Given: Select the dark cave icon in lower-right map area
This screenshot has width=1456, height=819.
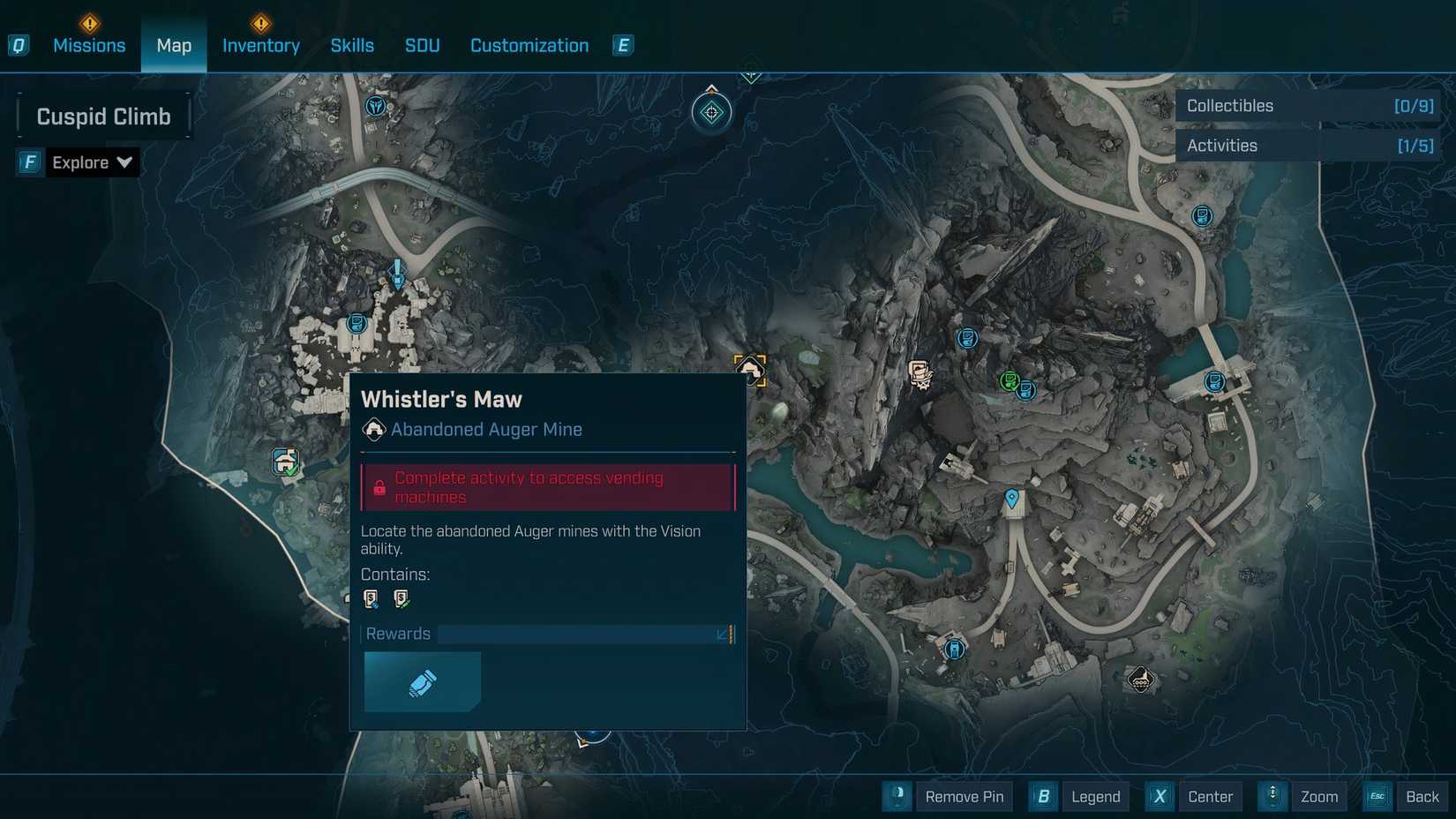Looking at the screenshot, I should [1142, 680].
